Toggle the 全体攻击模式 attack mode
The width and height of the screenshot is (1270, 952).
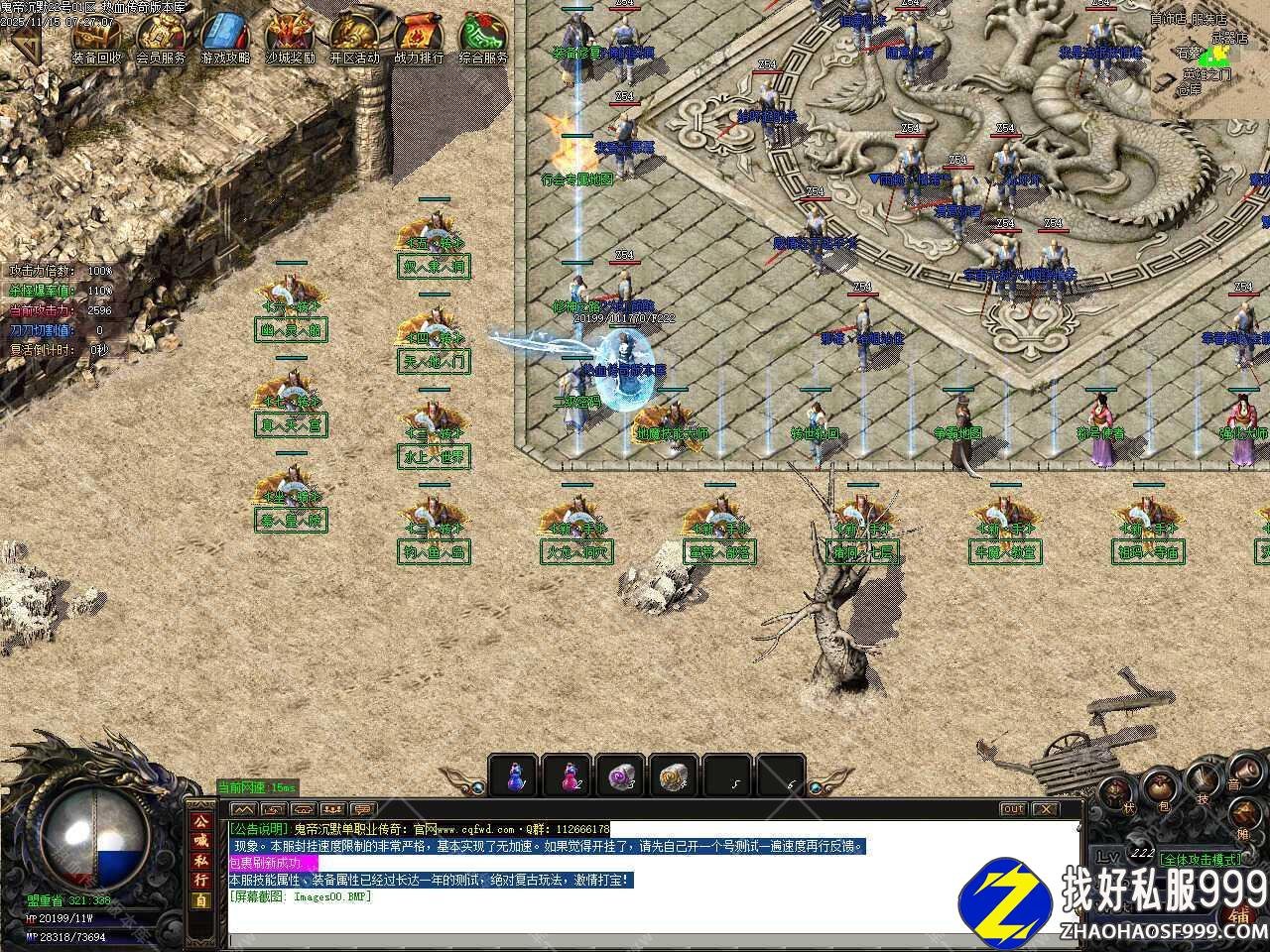tap(1200, 859)
